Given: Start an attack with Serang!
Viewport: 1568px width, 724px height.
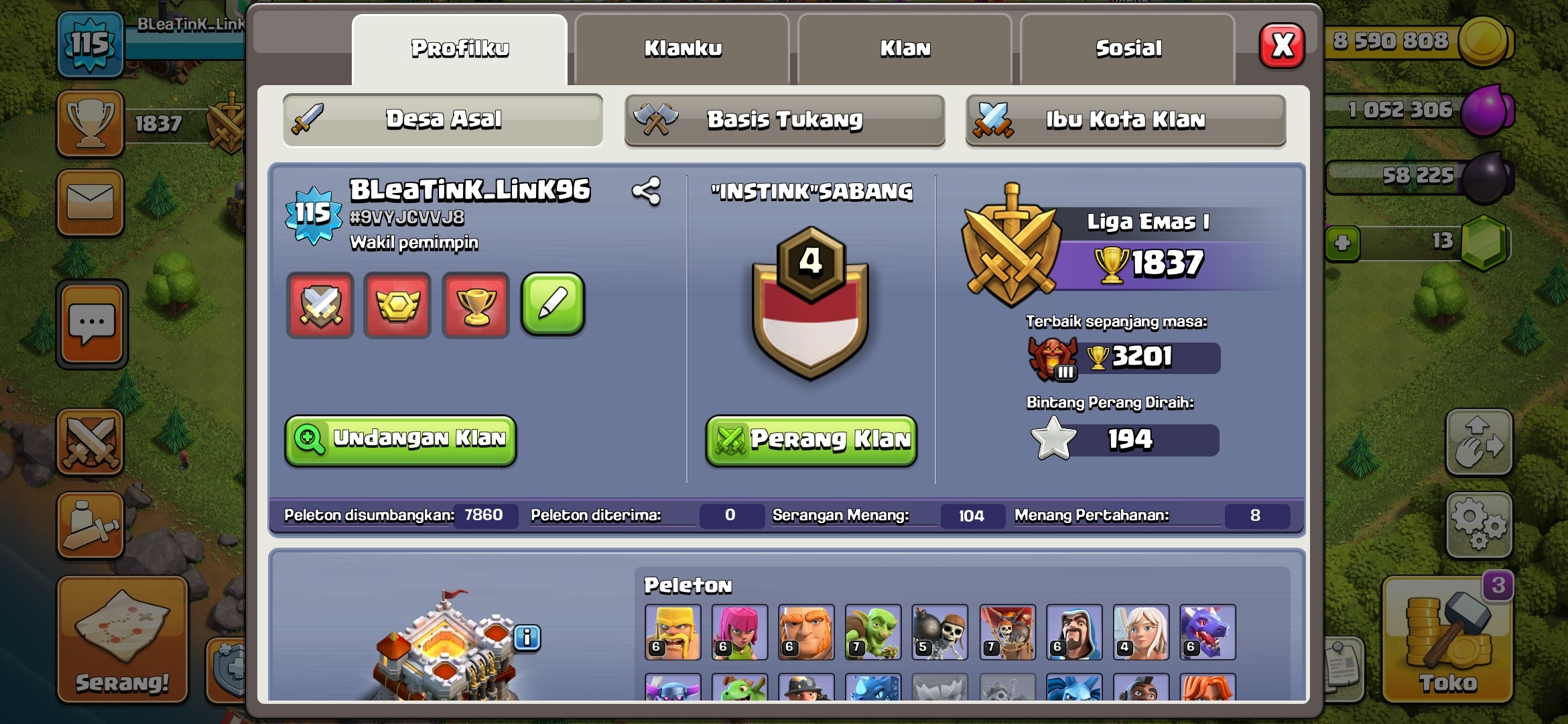Looking at the screenshot, I should (122, 640).
